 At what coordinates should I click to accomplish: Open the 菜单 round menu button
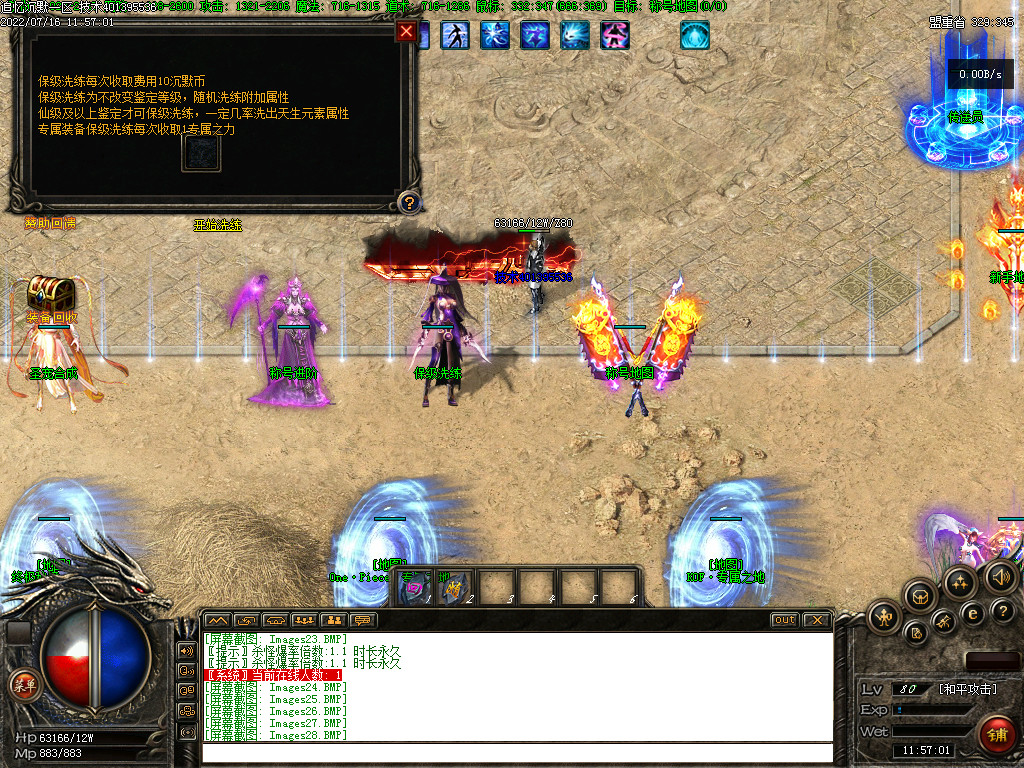tap(23, 685)
